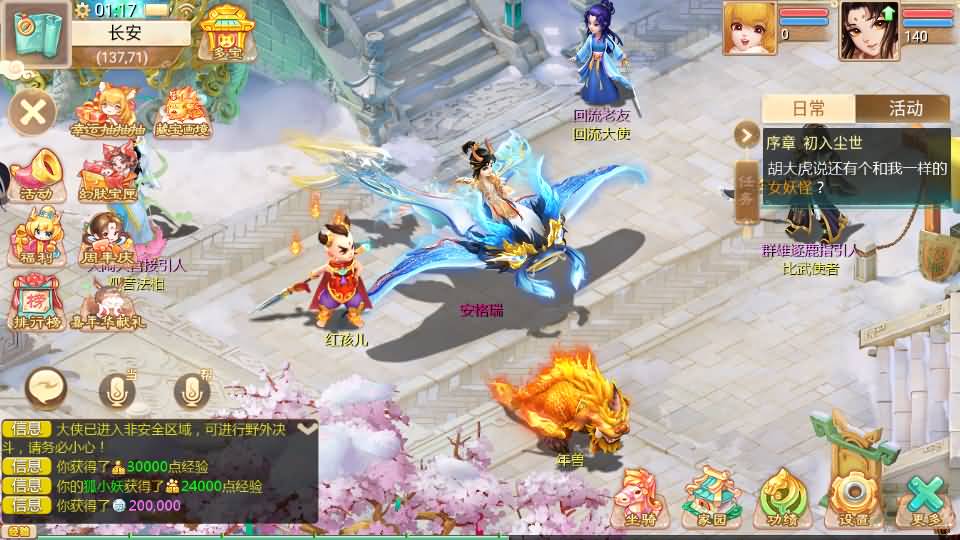Expand the chat log arrow
The width and height of the screenshot is (960, 540).
(307, 428)
